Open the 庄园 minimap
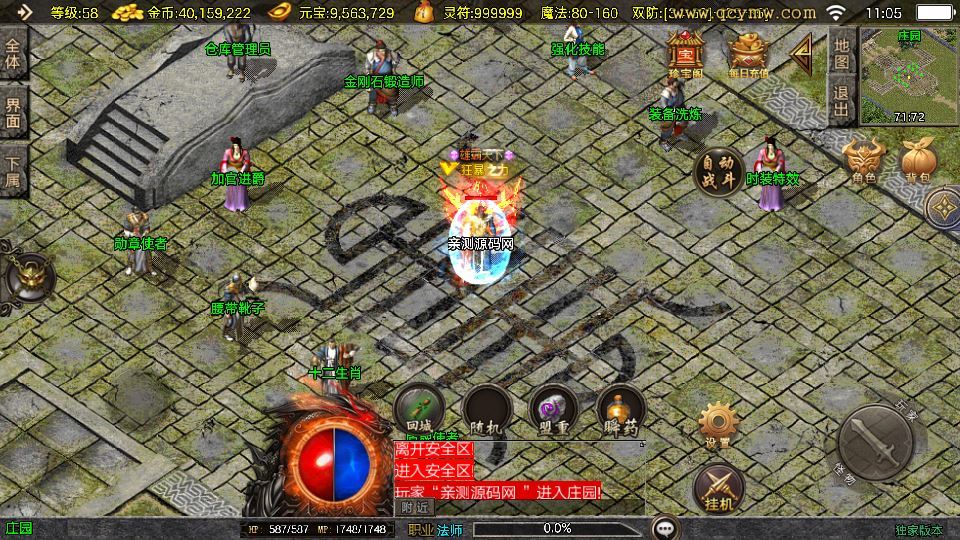This screenshot has height=540, width=960. tap(907, 75)
